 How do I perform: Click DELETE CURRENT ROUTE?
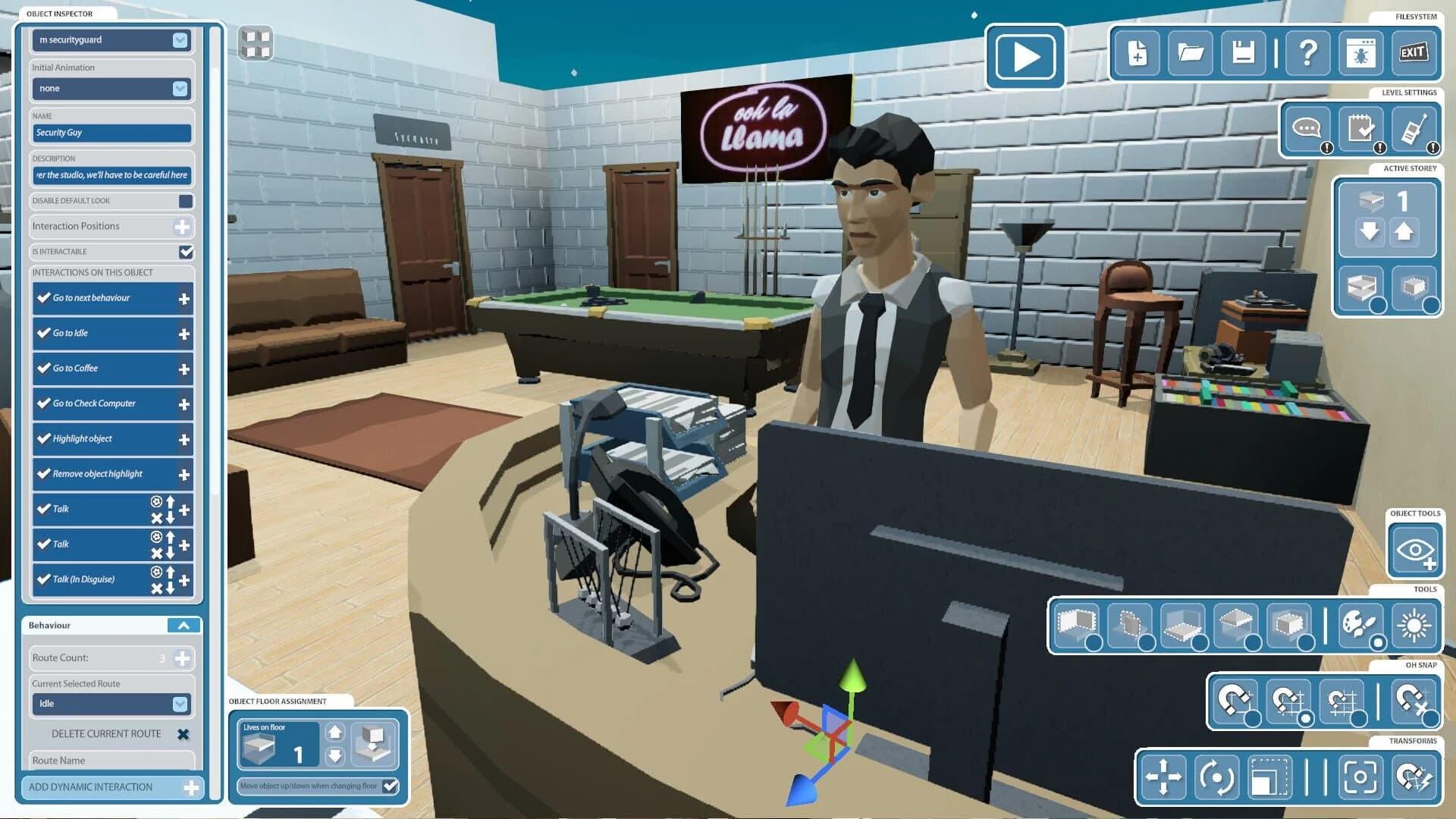(105, 733)
